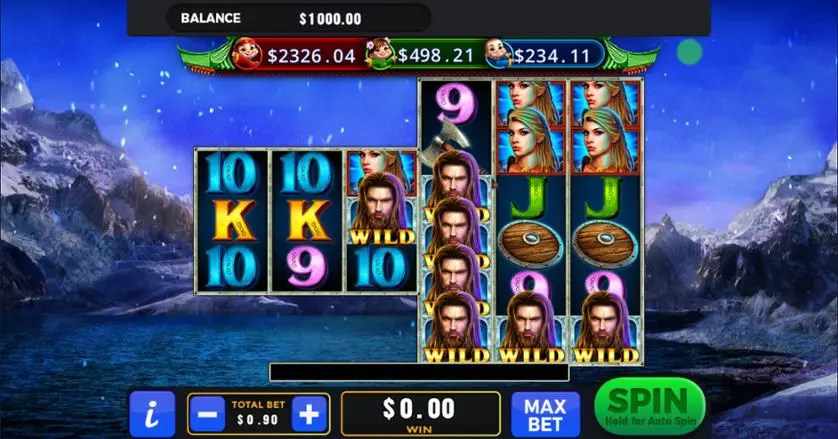This screenshot has width=838, height=439.
Task: Open the game info paytable
Action: (152, 413)
